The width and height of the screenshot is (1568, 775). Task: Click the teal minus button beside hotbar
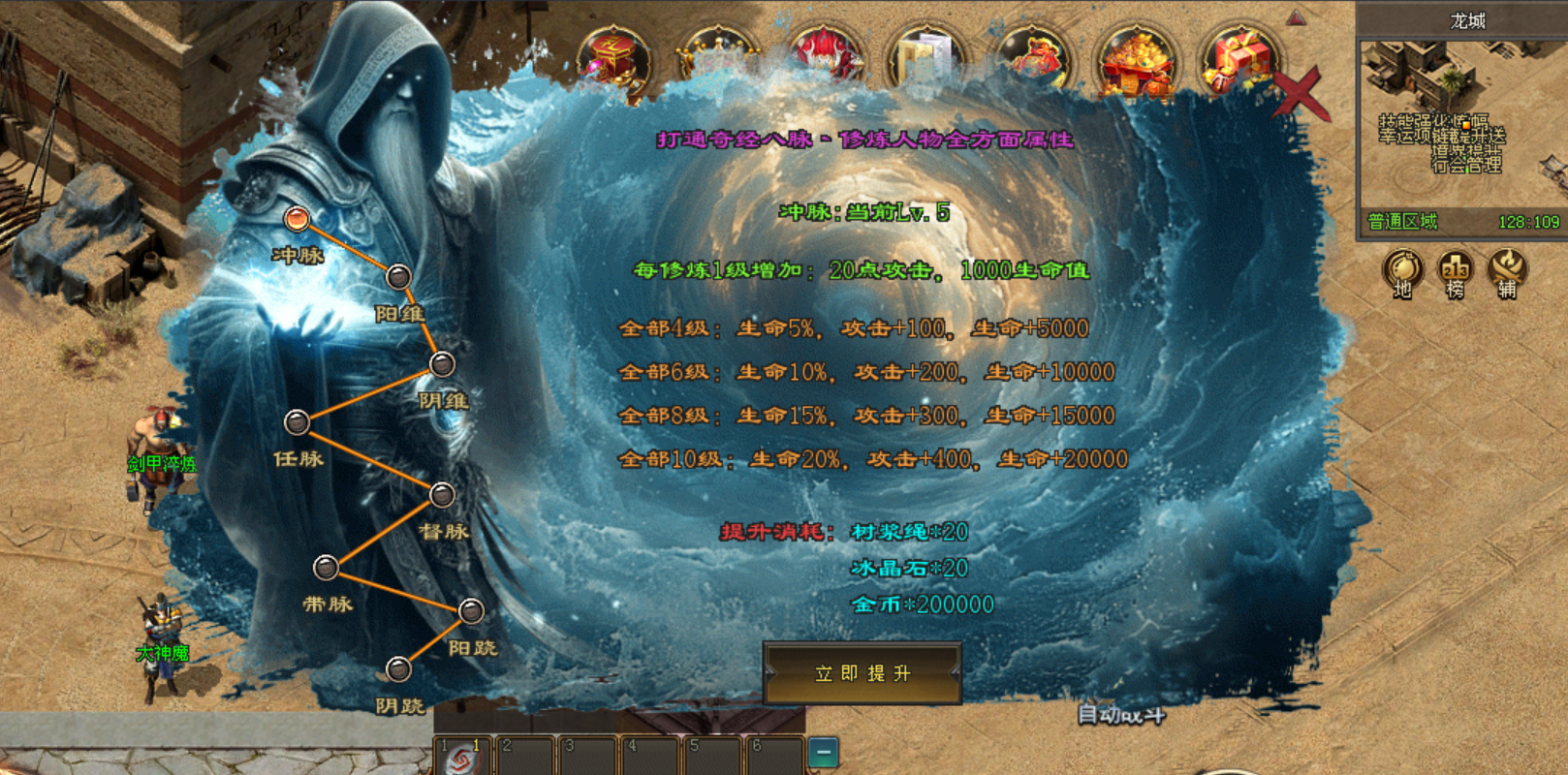point(823,753)
